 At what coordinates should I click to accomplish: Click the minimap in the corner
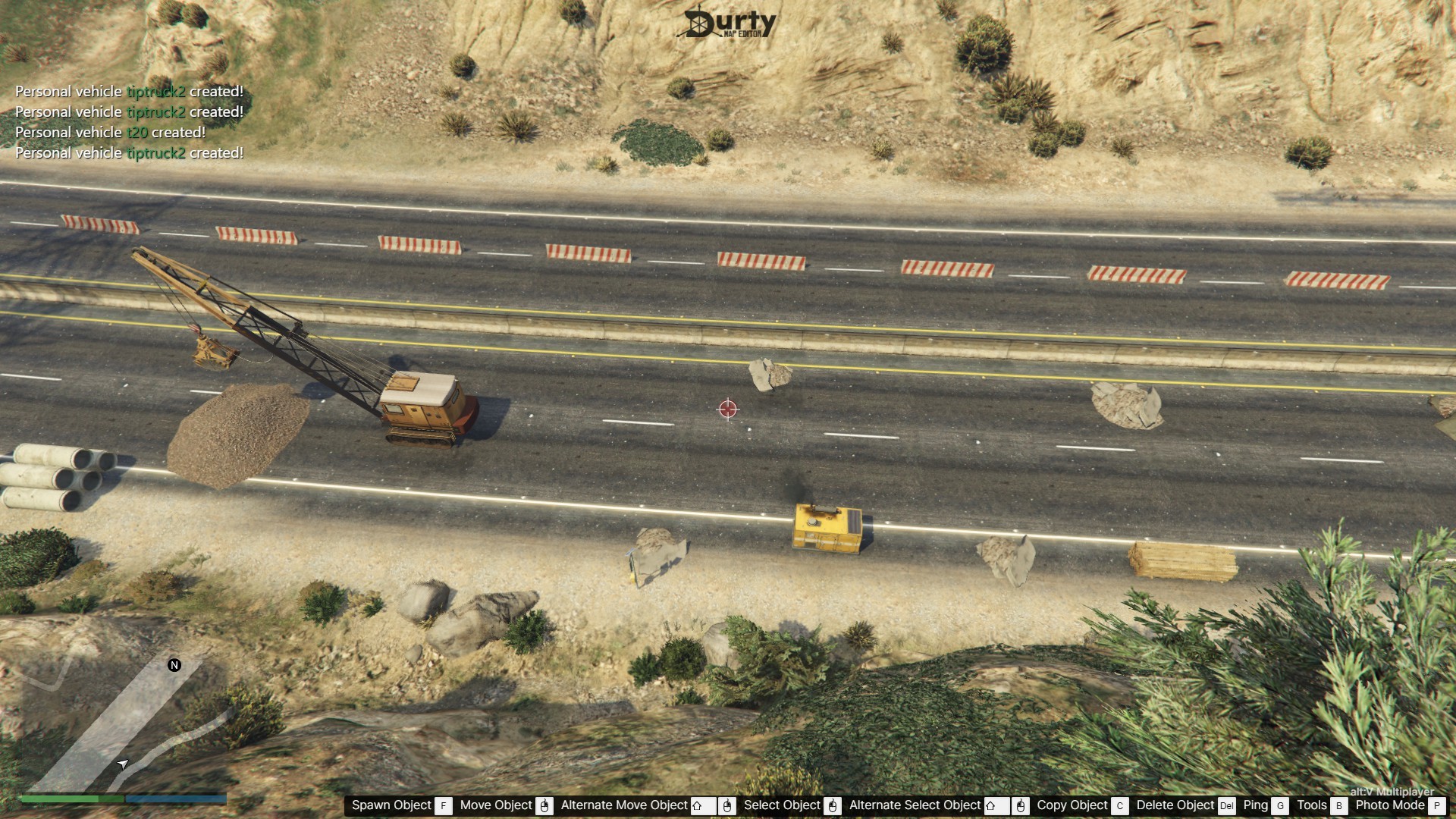[x=121, y=720]
